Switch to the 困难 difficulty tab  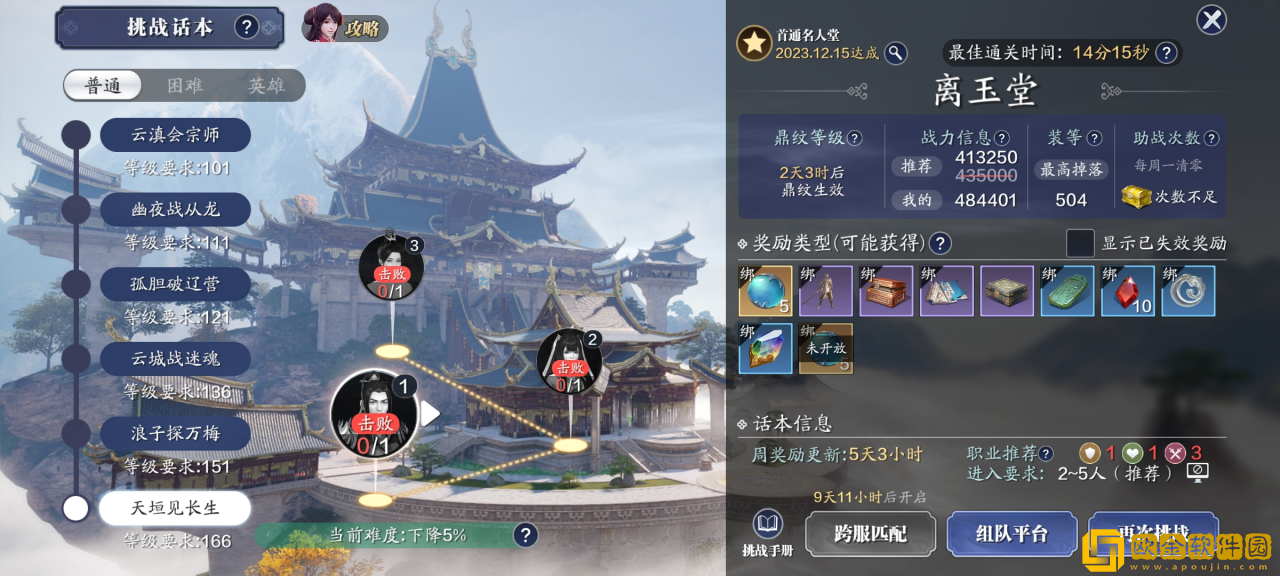(185, 86)
